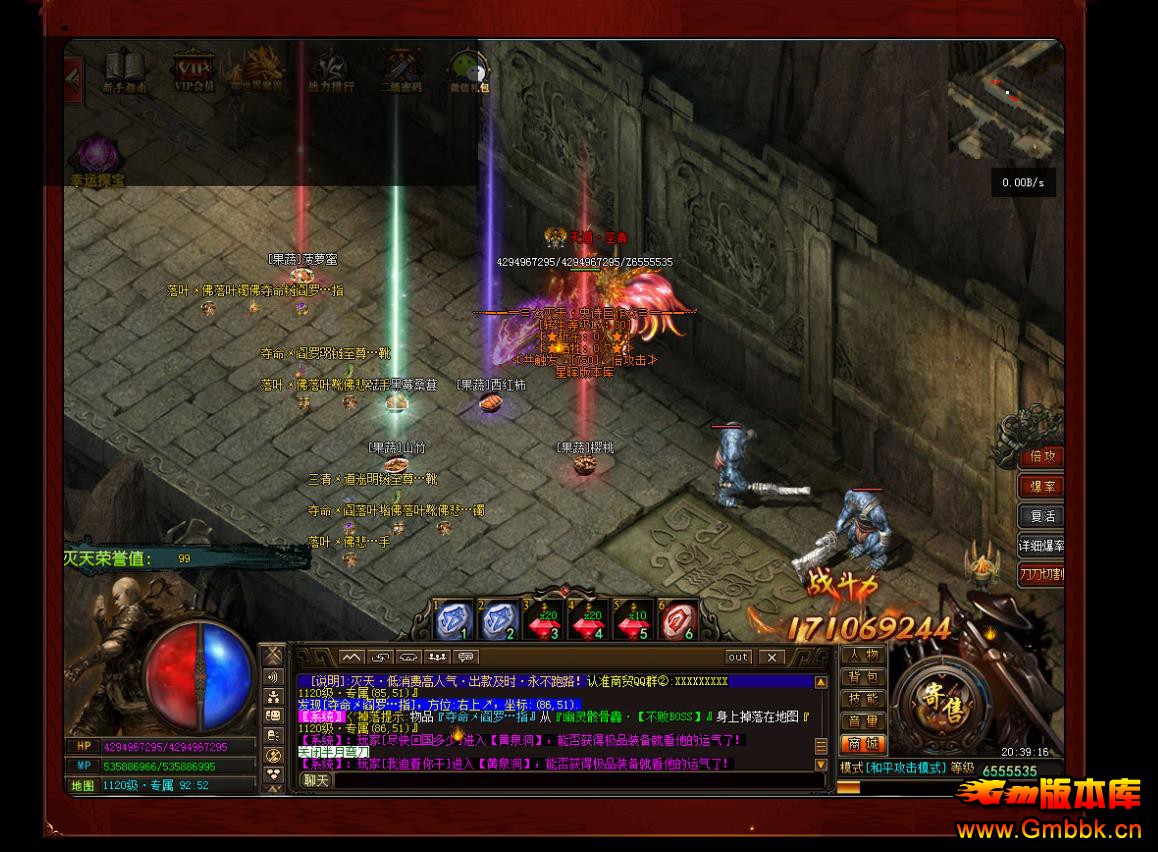The width and height of the screenshot is (1158, 852).
Task: Open the 微信礼包 WeChat gift icon
Action: pyautogui.click(x=468, y=69)
